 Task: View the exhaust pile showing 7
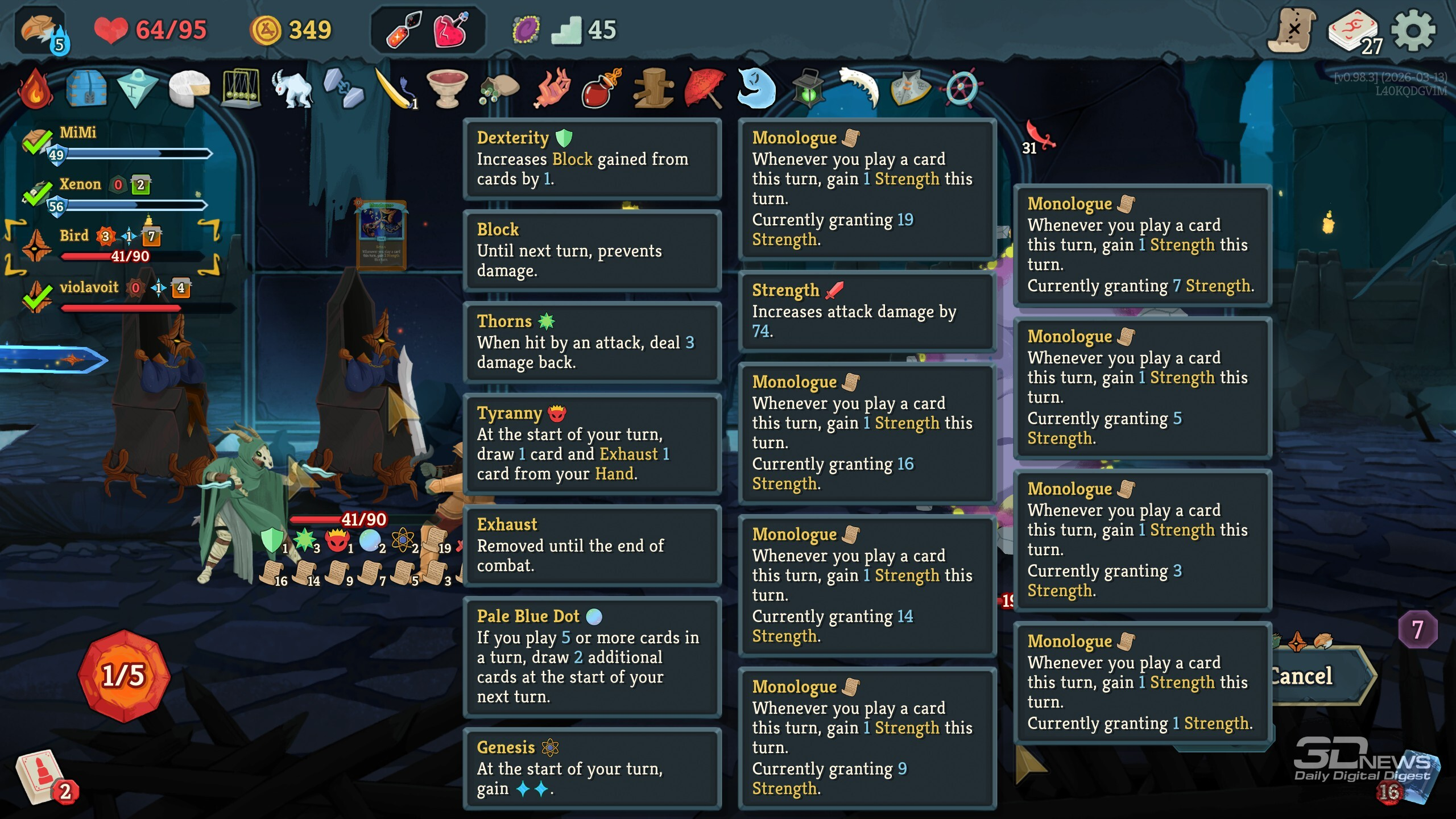(1417, 630)
